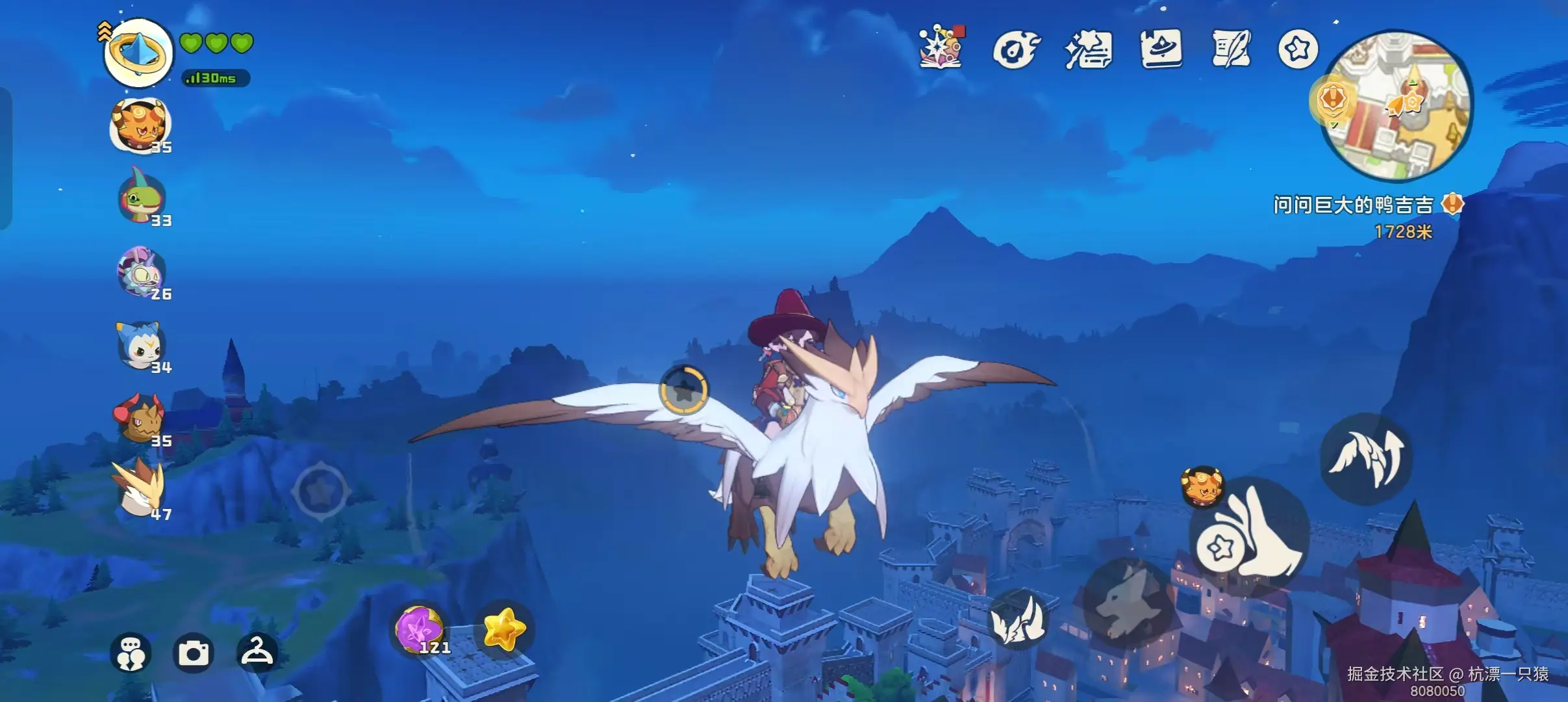Choose the level 33 green lizard pet
The width and height of the screenshot is (1568, 702).
click(x=142, y=199)
